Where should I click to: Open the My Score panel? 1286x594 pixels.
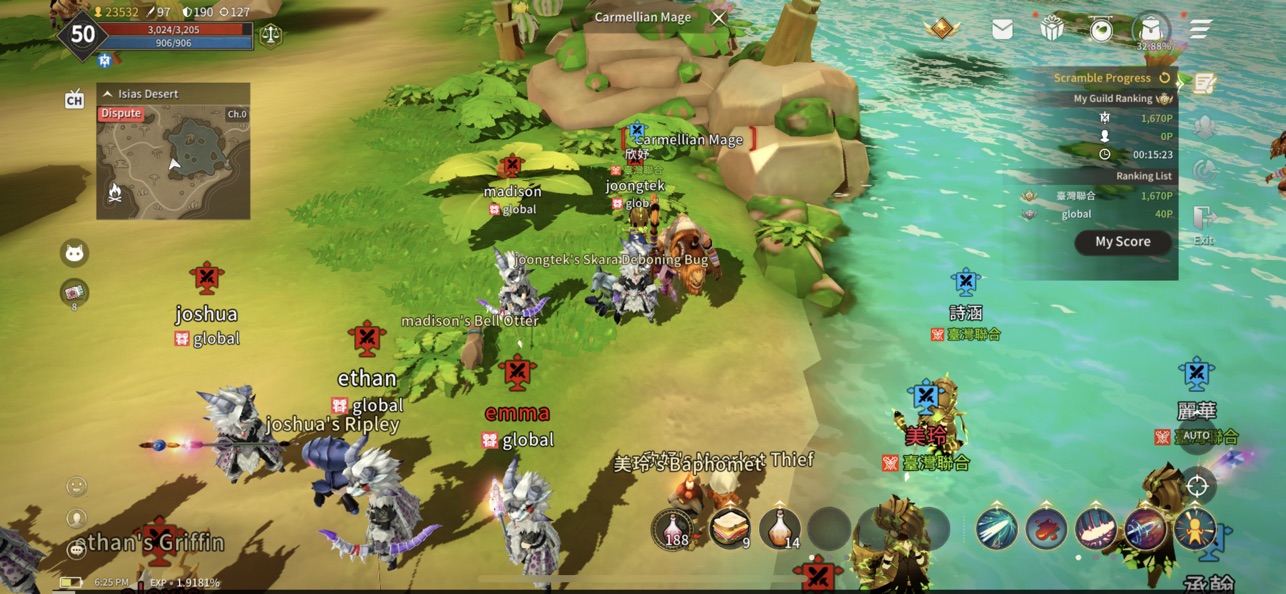pyautogui.click(x=1122, y=242)
